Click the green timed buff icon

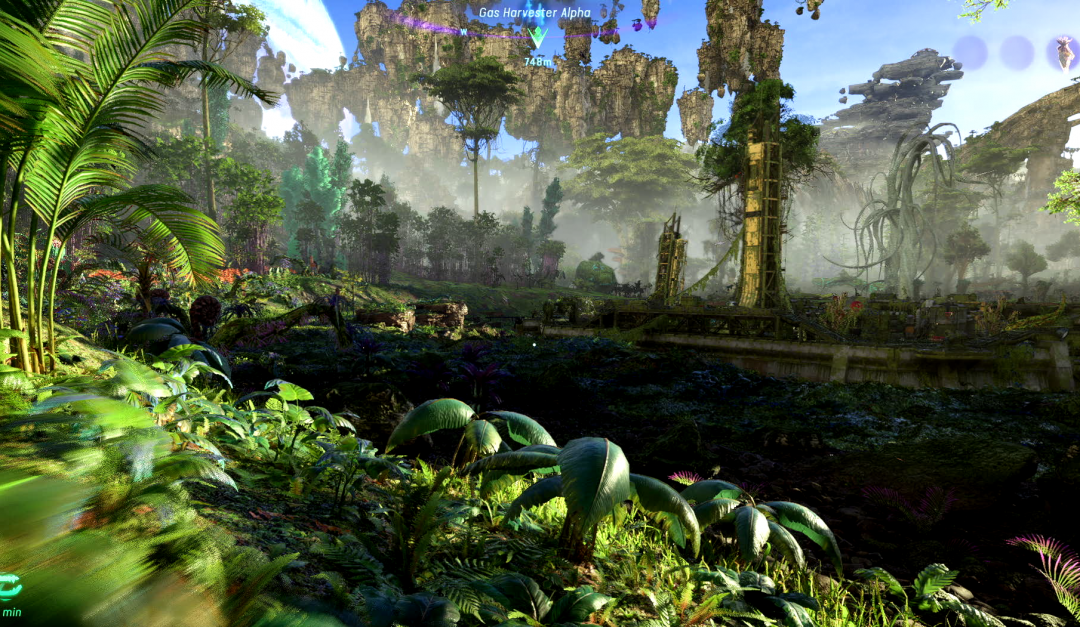[x=10, y=586]
